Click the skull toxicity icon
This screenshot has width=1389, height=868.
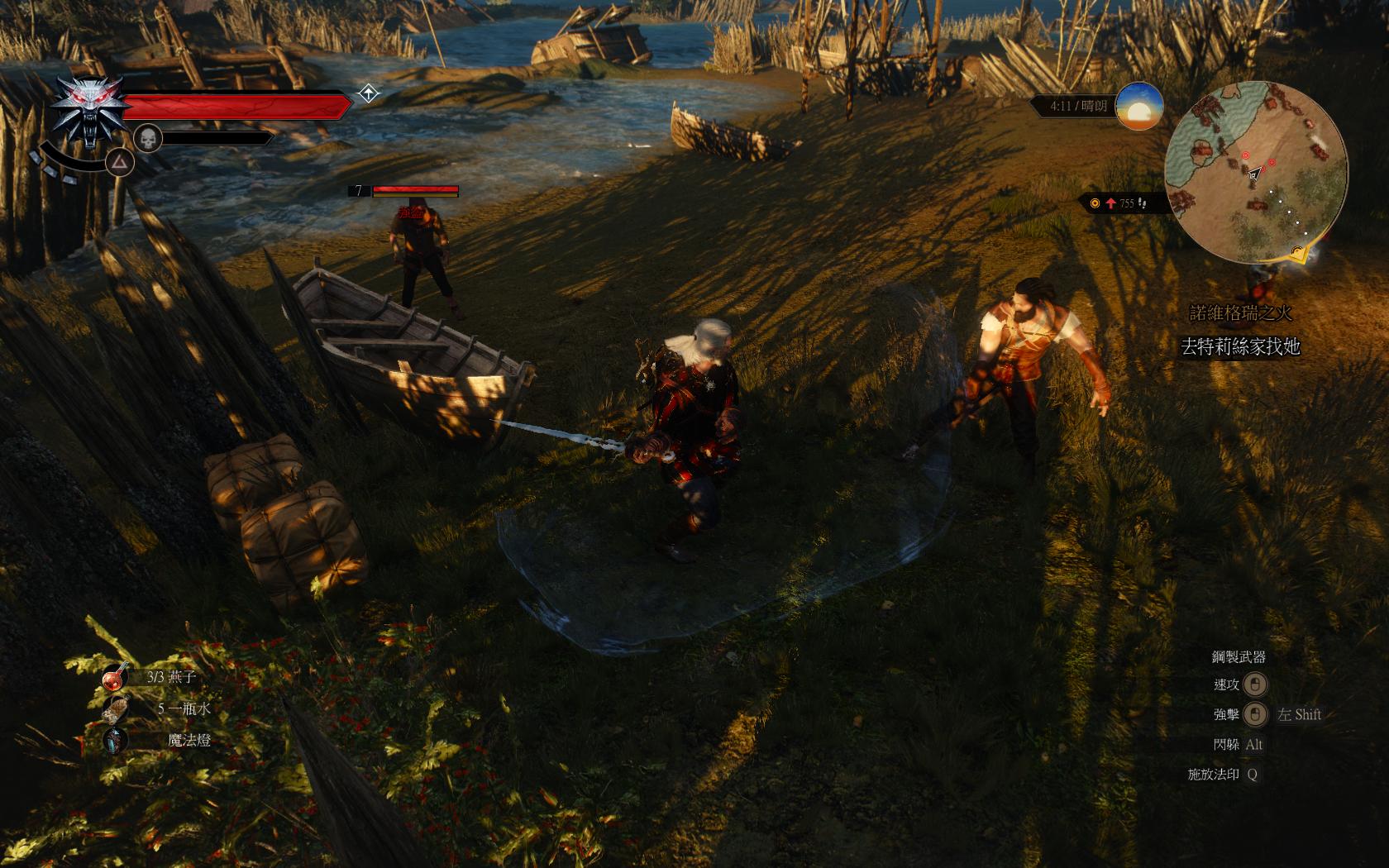(147, 138)
